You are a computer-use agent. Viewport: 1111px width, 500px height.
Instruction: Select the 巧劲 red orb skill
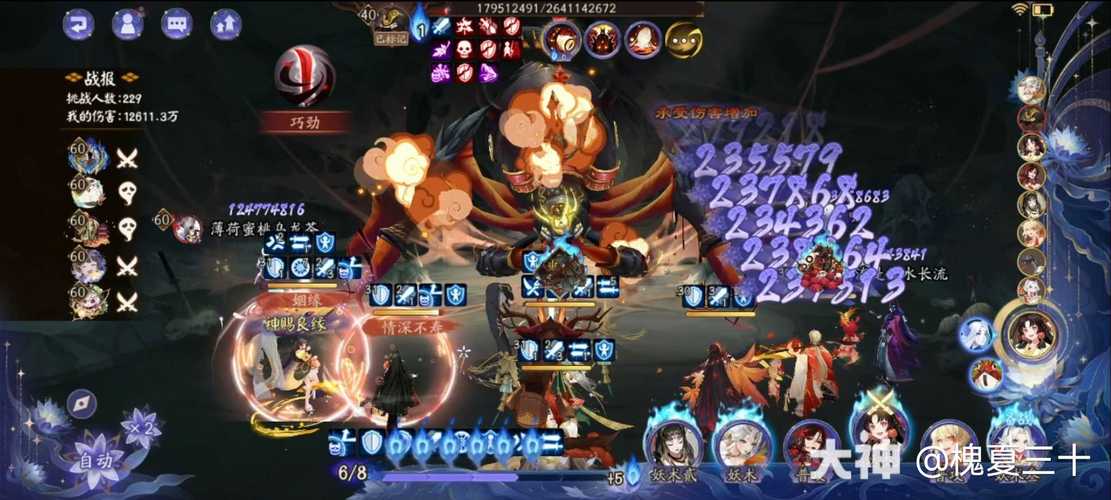[x=305, y=77]
